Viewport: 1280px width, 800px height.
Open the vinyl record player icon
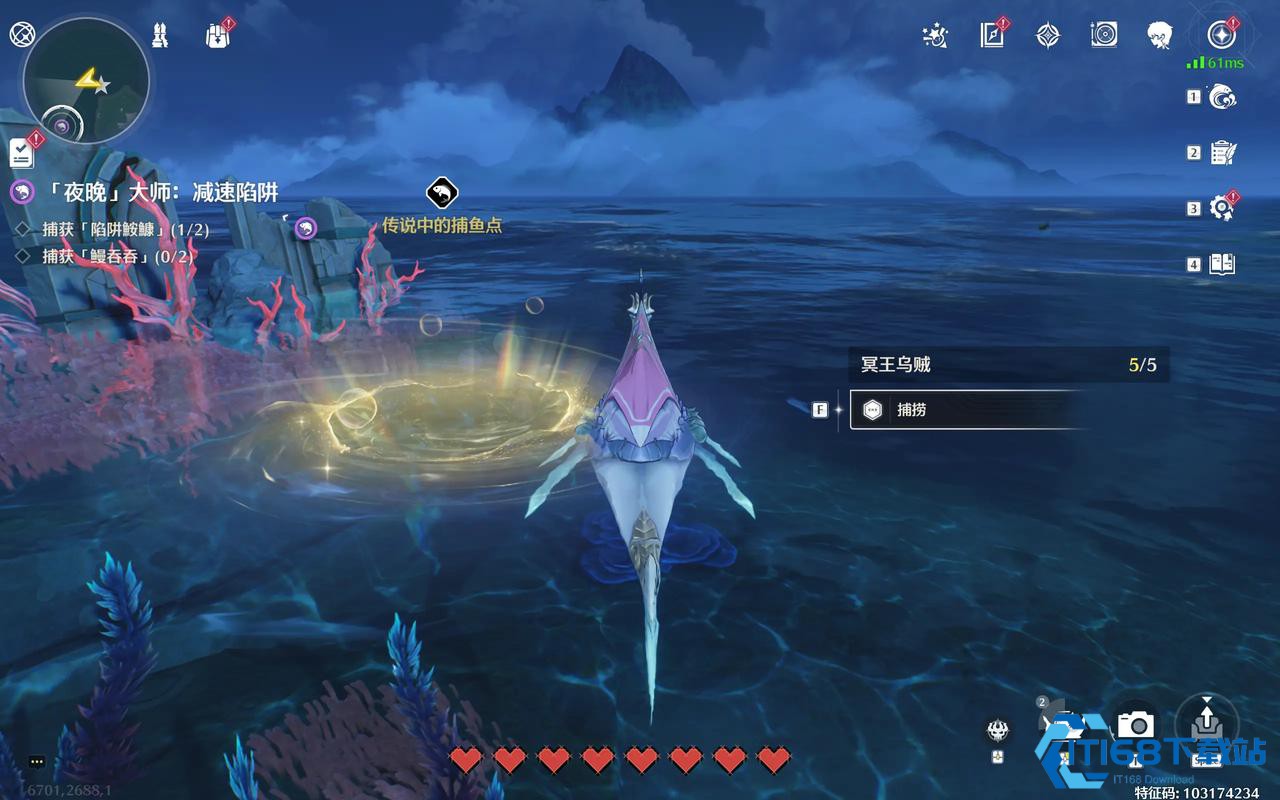(x=1104, y=36)
